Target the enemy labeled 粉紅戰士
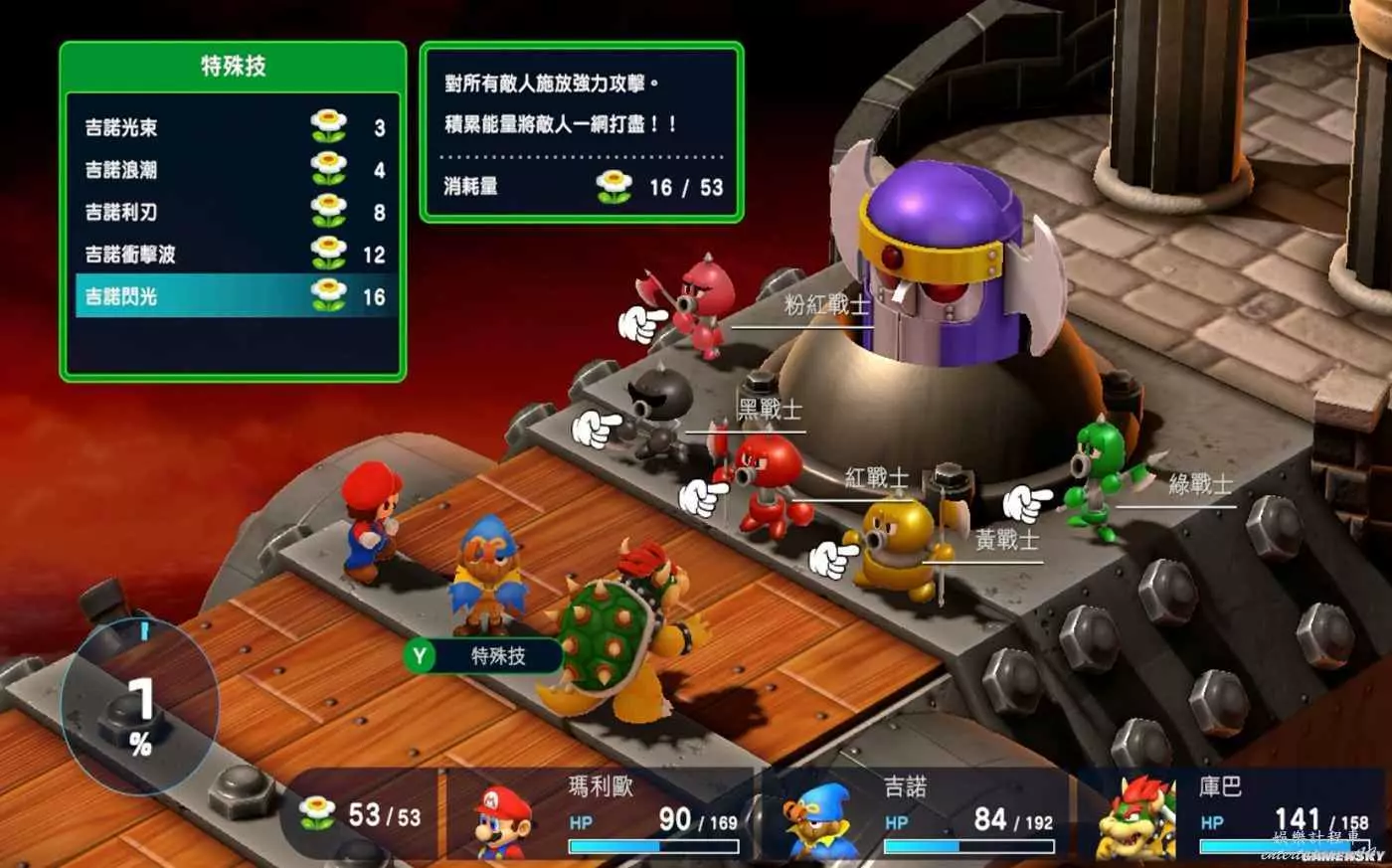Viewport: 1392px width, 868px height. pos(701,303)
